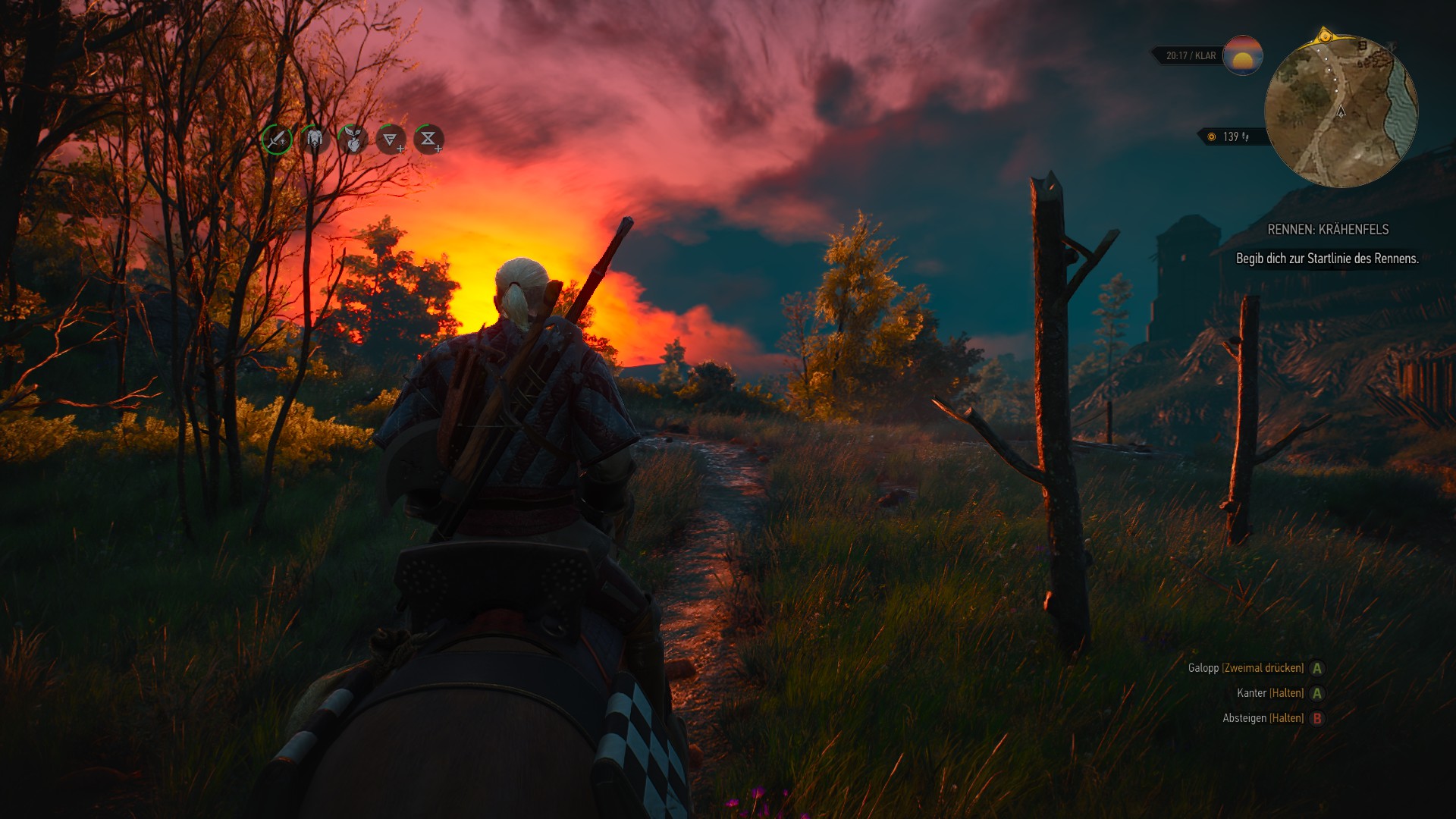Select the triangular sign buff with plus
1456x819 pixels.
(391, 140)
